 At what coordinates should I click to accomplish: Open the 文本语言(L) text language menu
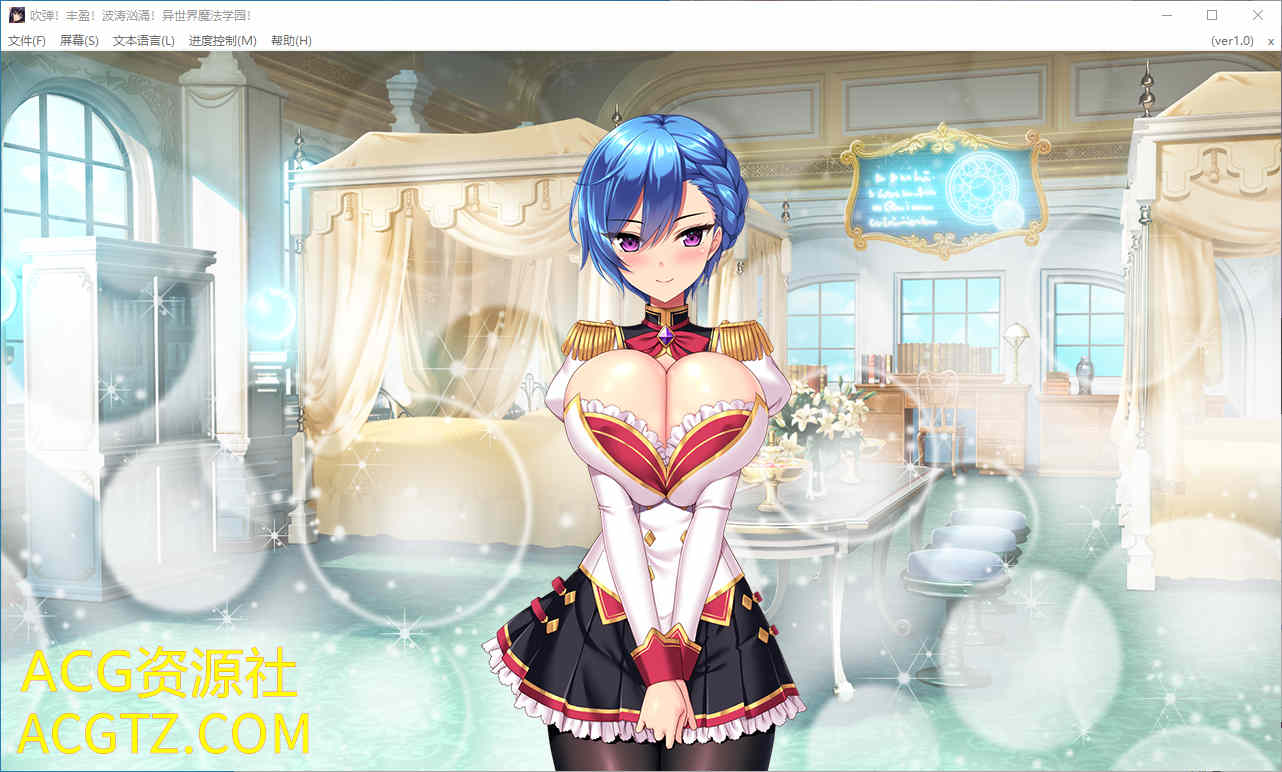[x=143, y=41]
